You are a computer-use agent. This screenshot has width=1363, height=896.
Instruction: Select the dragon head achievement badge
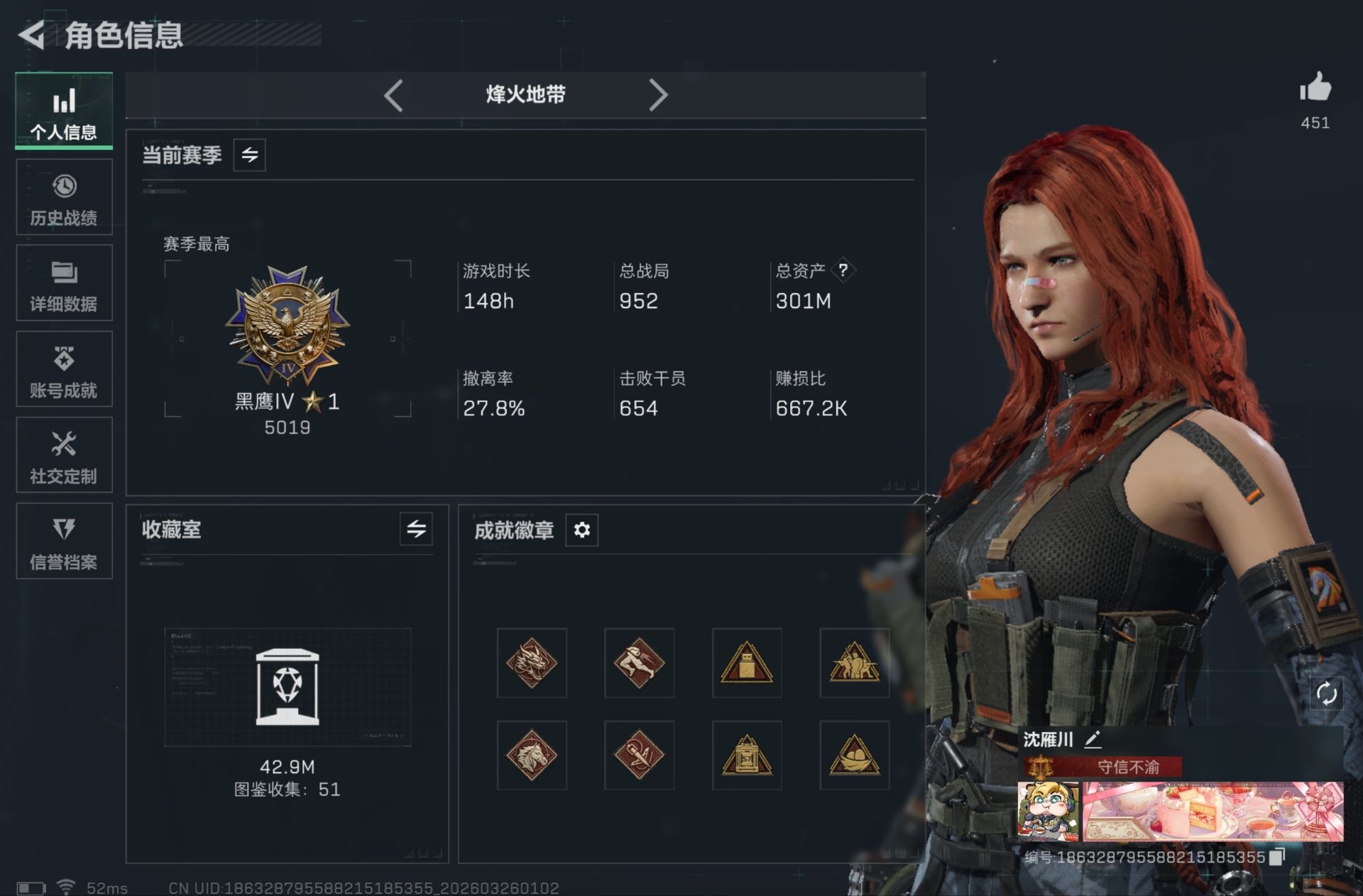pos(532,663)
